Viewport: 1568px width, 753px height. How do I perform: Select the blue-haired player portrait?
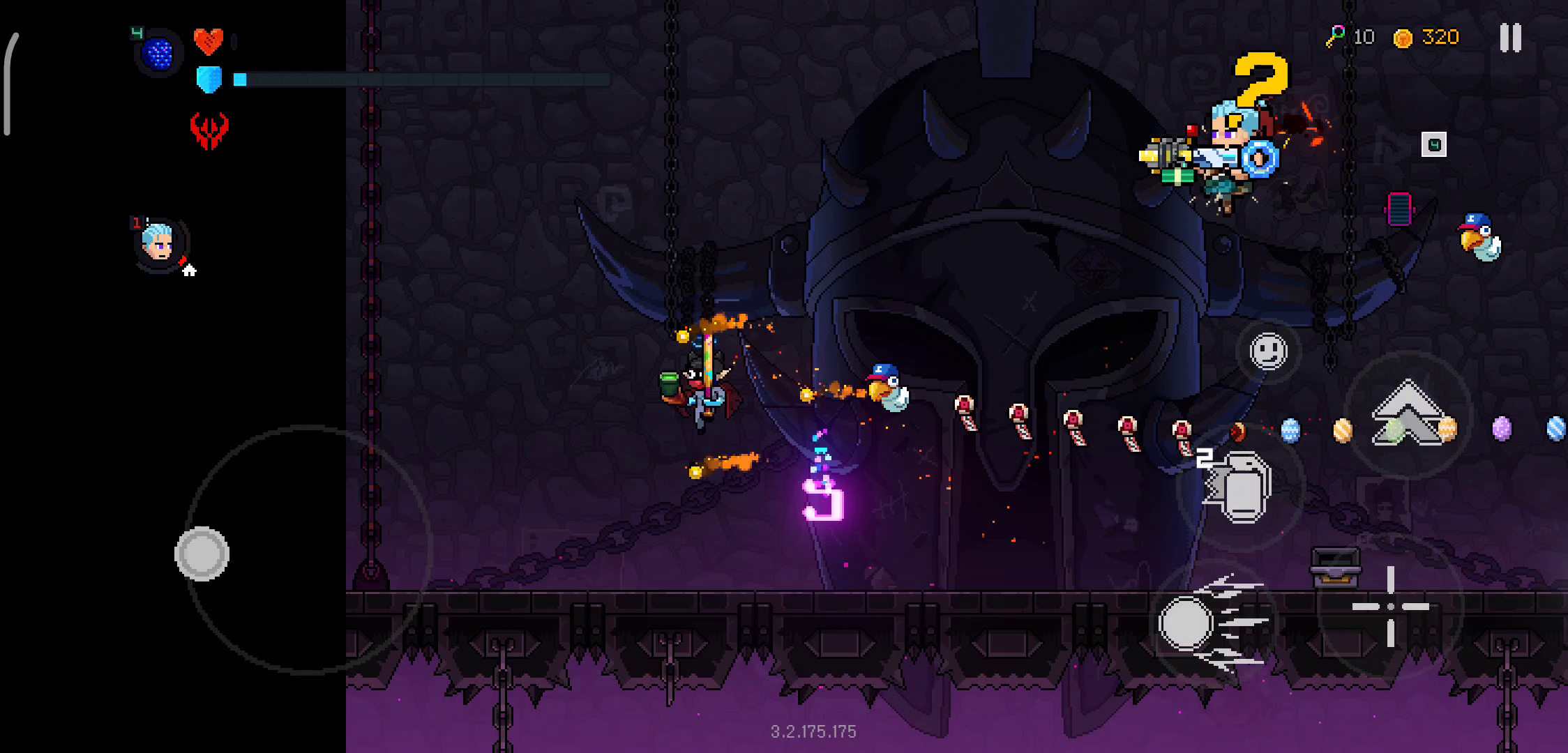click(x=160, y=243)
